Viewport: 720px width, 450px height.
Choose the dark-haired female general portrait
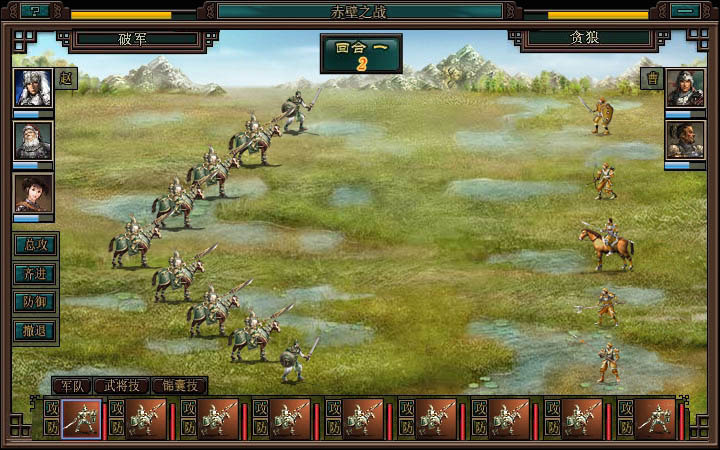point(33,193)
